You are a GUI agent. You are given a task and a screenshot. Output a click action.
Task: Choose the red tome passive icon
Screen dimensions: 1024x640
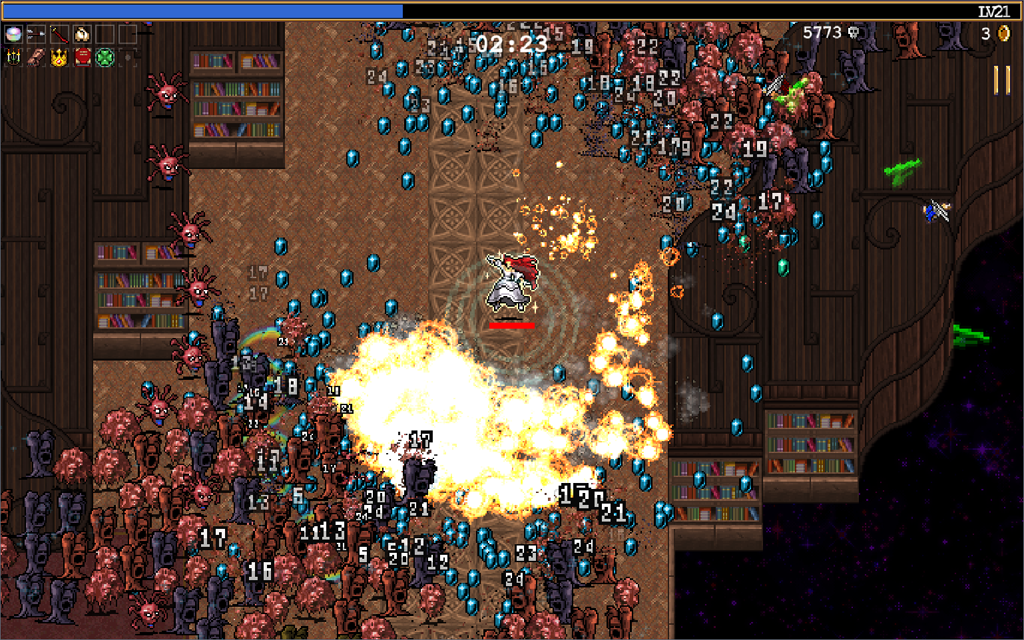(x=82, y=57)
